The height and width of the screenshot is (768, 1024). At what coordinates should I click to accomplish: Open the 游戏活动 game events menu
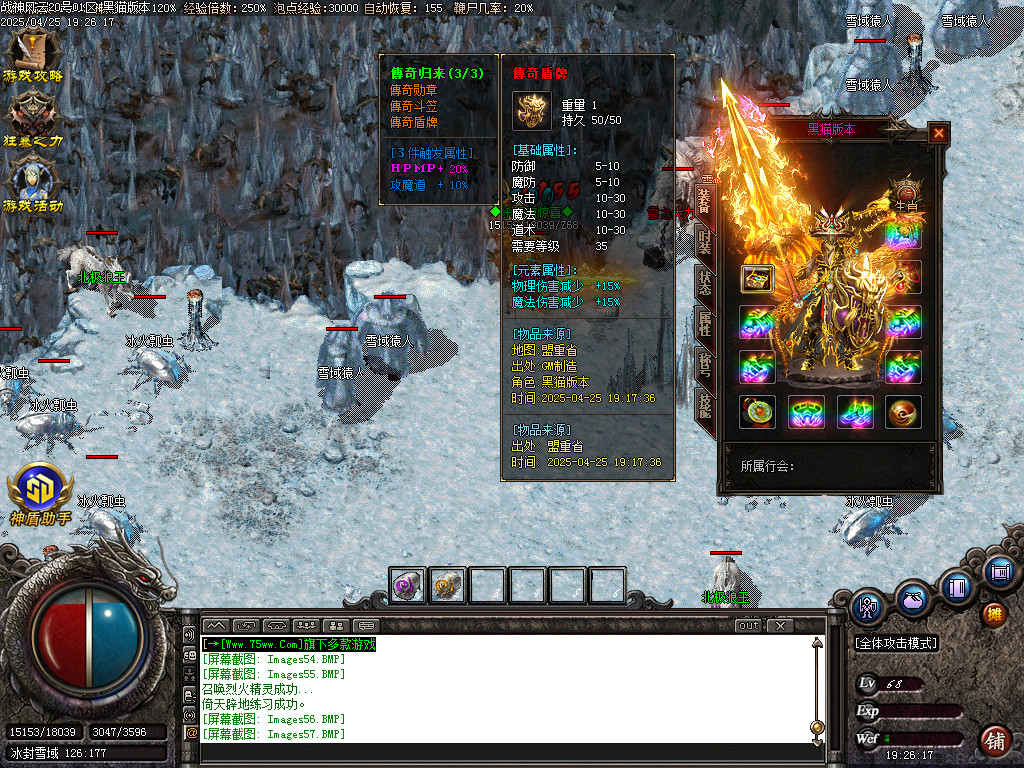tap(33, 185)
